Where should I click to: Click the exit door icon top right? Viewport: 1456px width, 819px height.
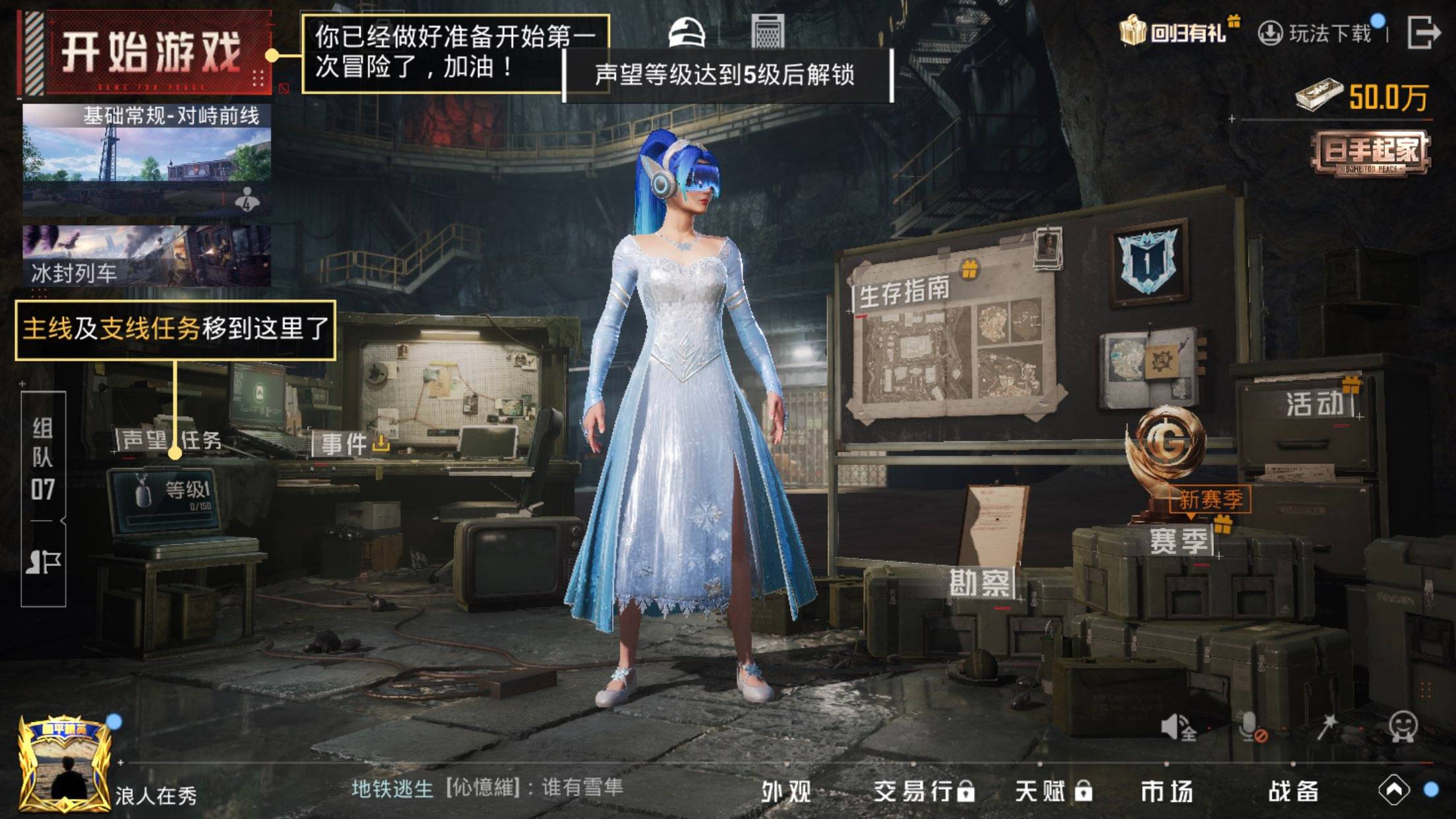click(x=1424, y=31)
